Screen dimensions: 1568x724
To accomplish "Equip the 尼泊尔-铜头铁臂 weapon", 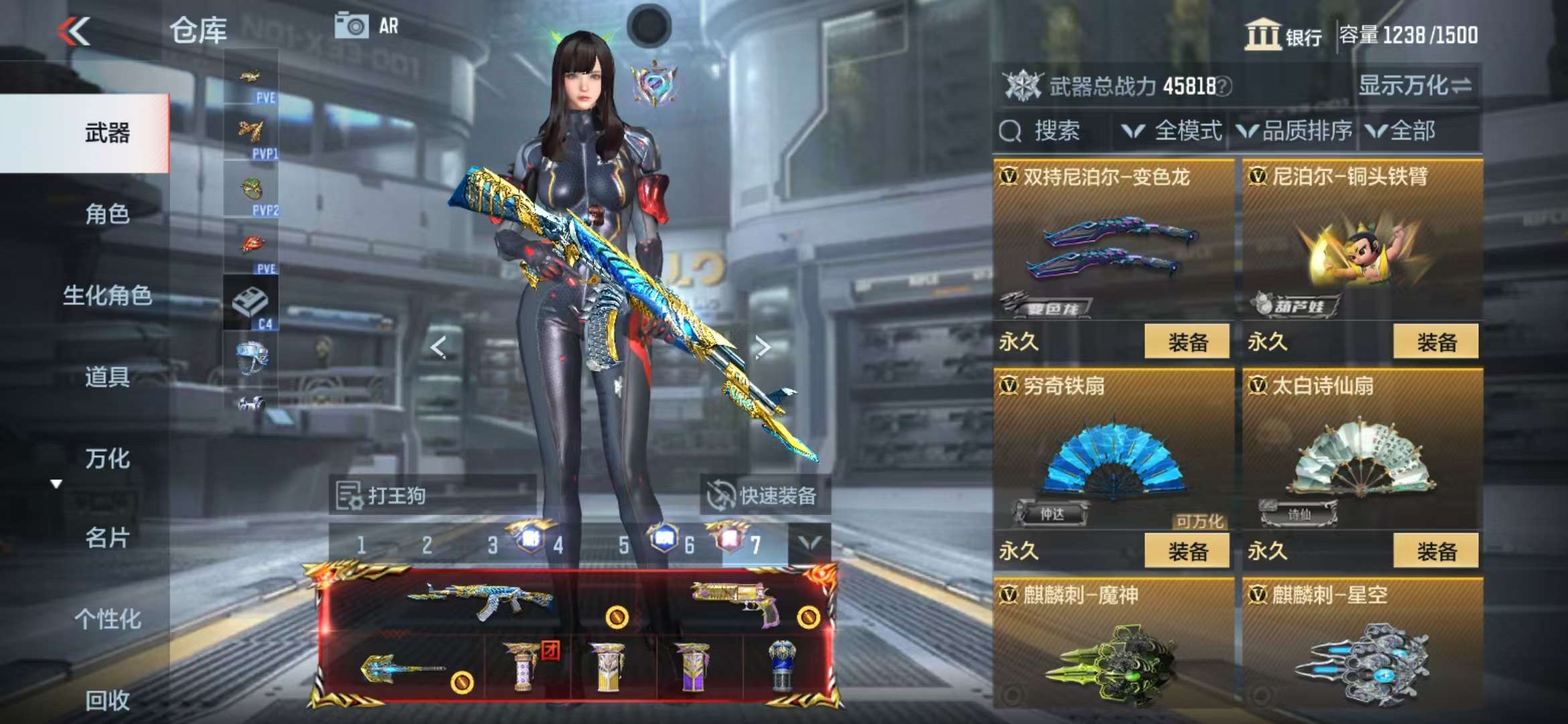I will coord(1436,342).
